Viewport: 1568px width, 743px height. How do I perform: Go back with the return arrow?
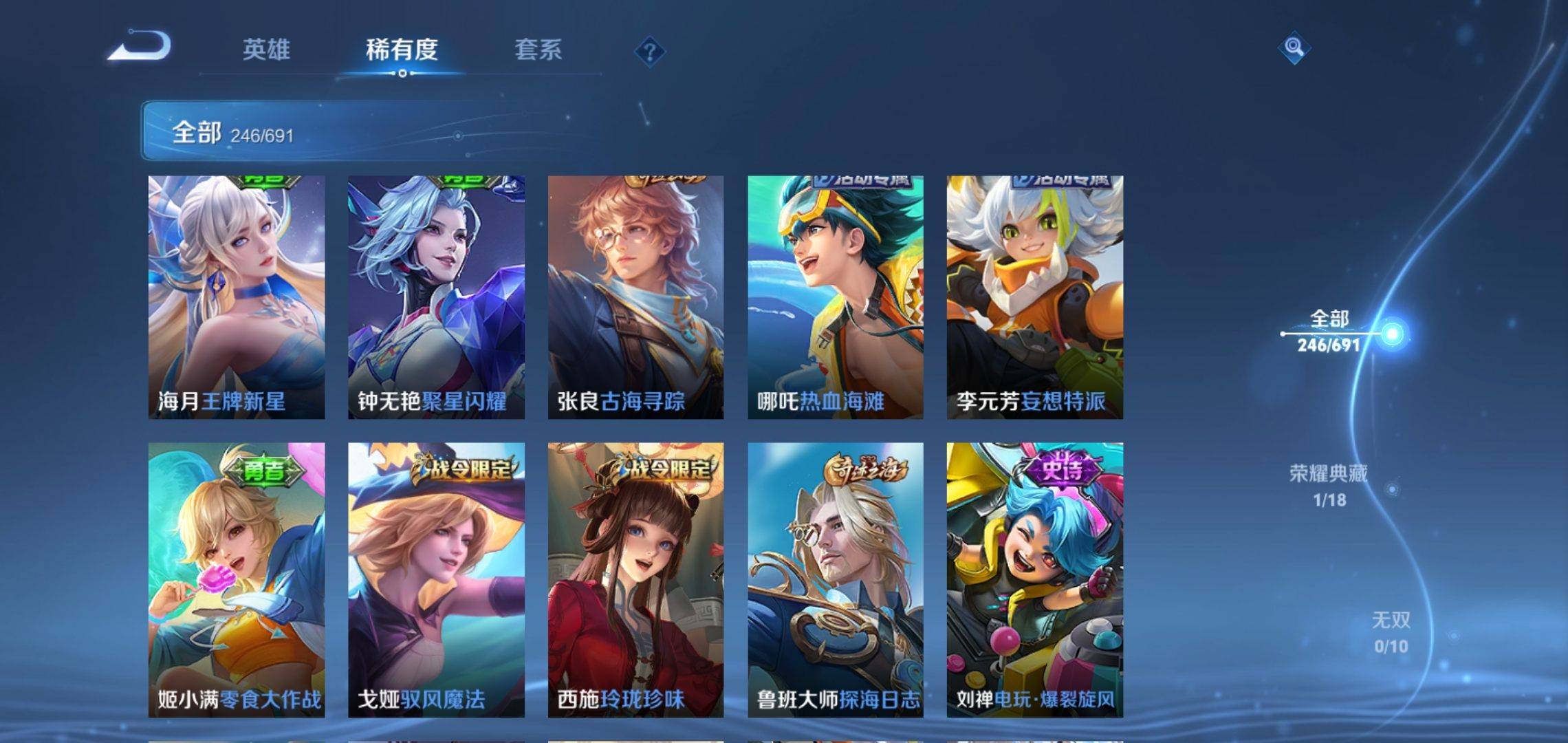point(140,47)
